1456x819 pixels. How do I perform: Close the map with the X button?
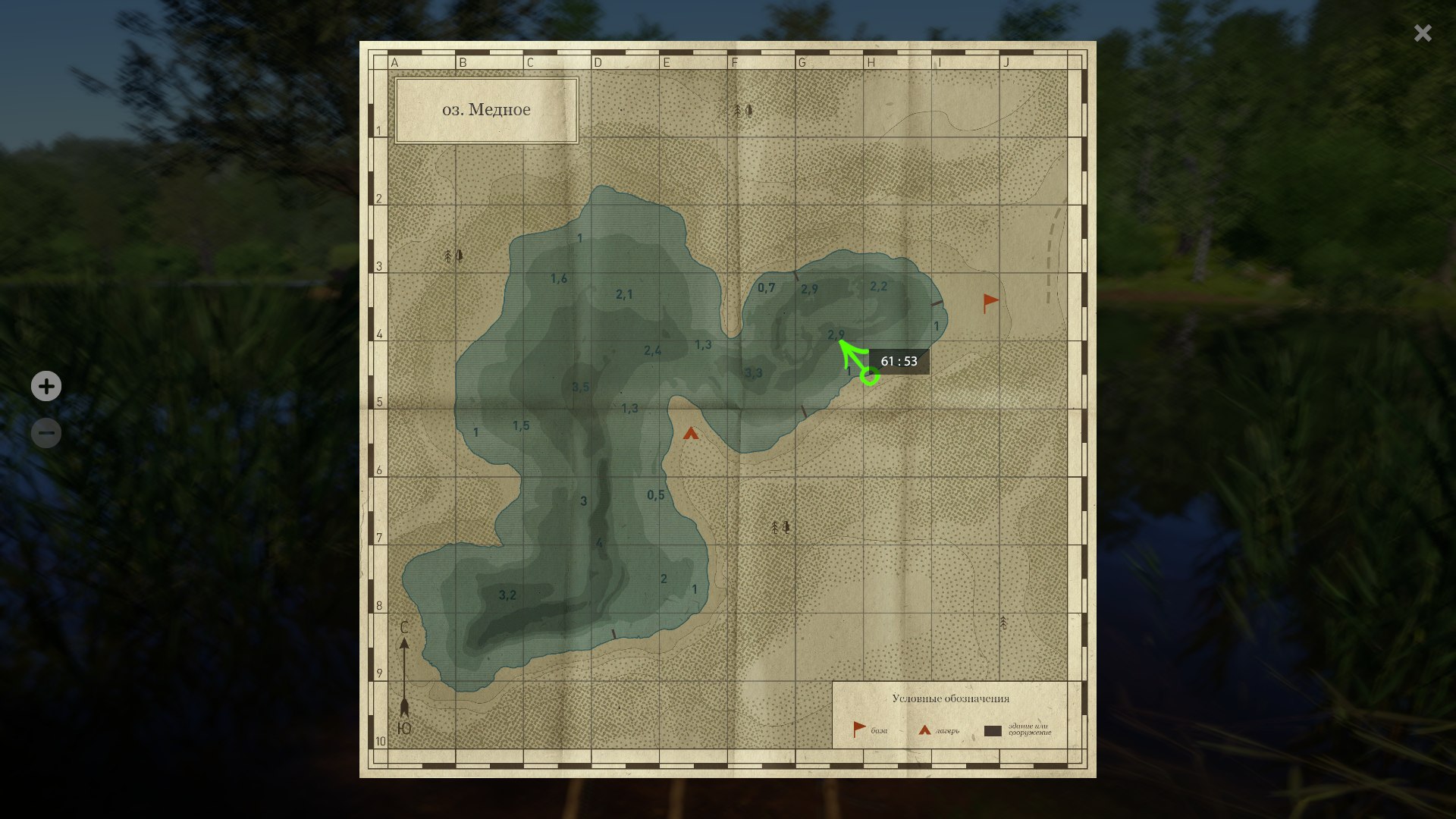(1422, 33)
